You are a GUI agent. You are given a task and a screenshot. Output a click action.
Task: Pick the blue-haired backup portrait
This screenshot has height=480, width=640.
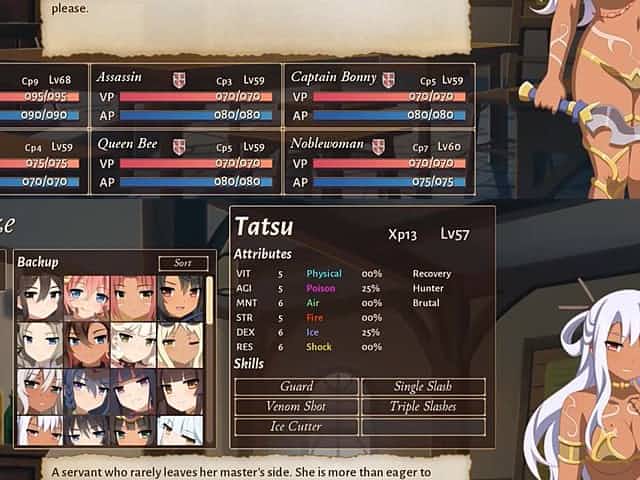(87, 391)
